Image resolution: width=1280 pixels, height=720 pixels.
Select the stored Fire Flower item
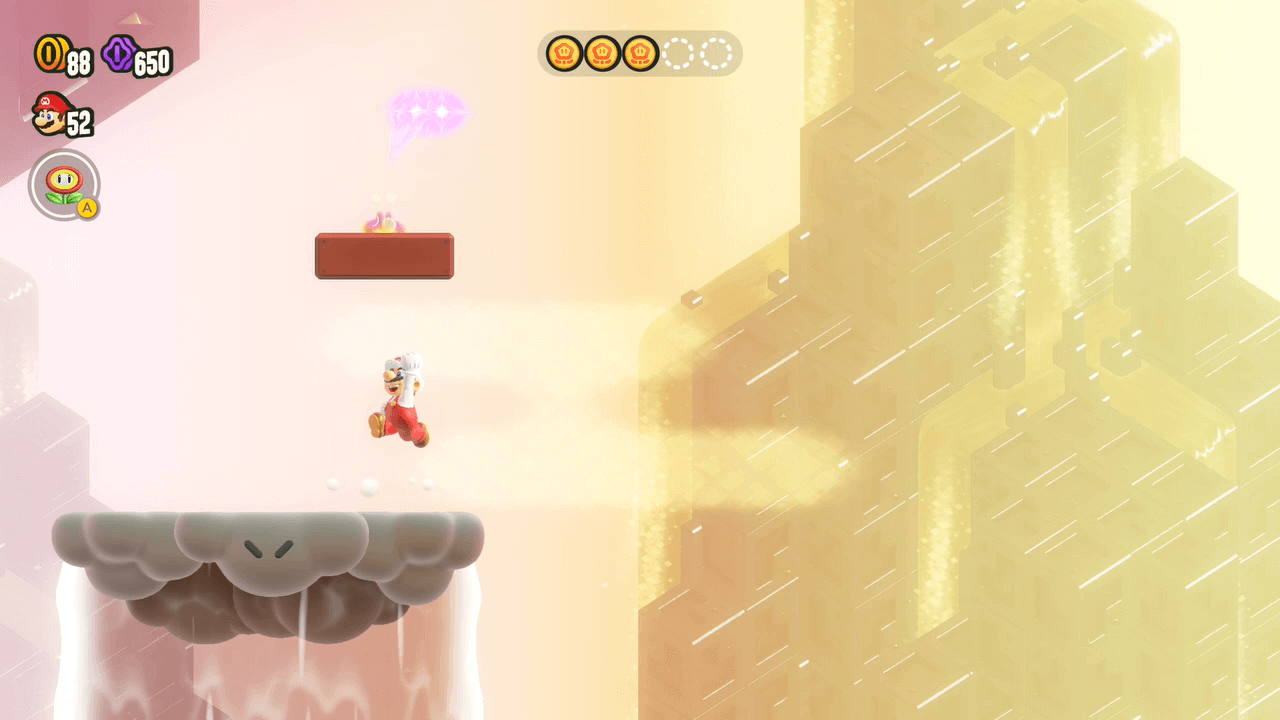pyautogui.click(x=64, y=185)
